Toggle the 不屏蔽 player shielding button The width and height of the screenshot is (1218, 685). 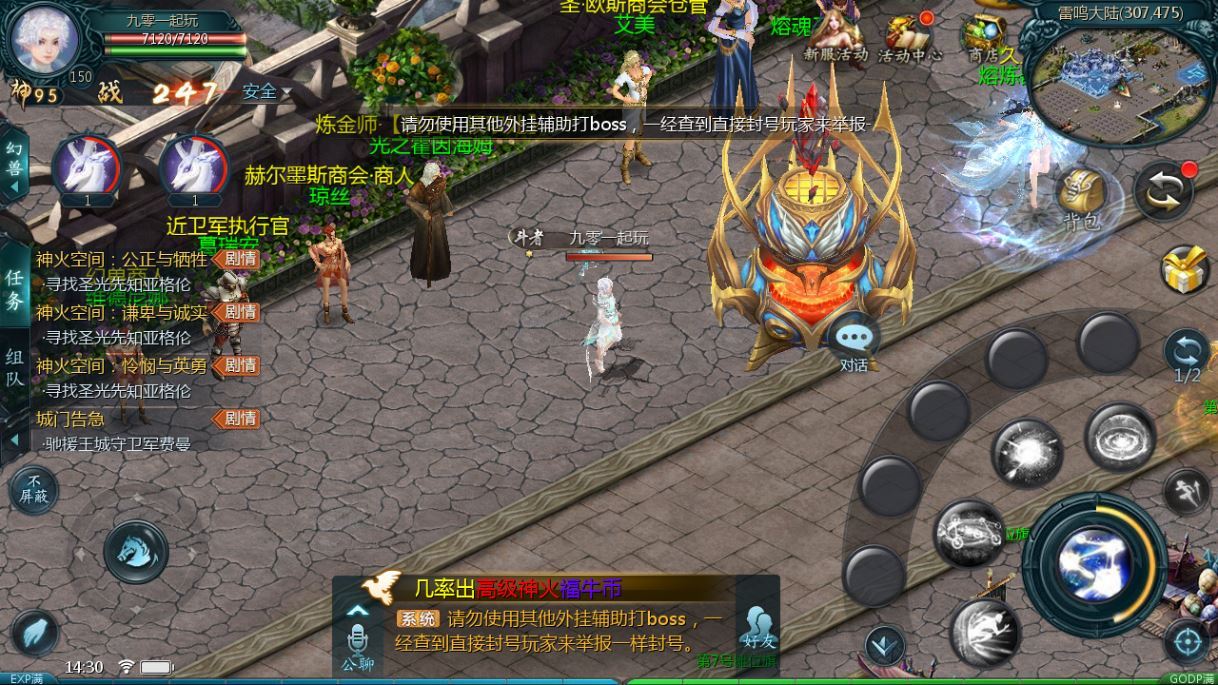(33, 490)
